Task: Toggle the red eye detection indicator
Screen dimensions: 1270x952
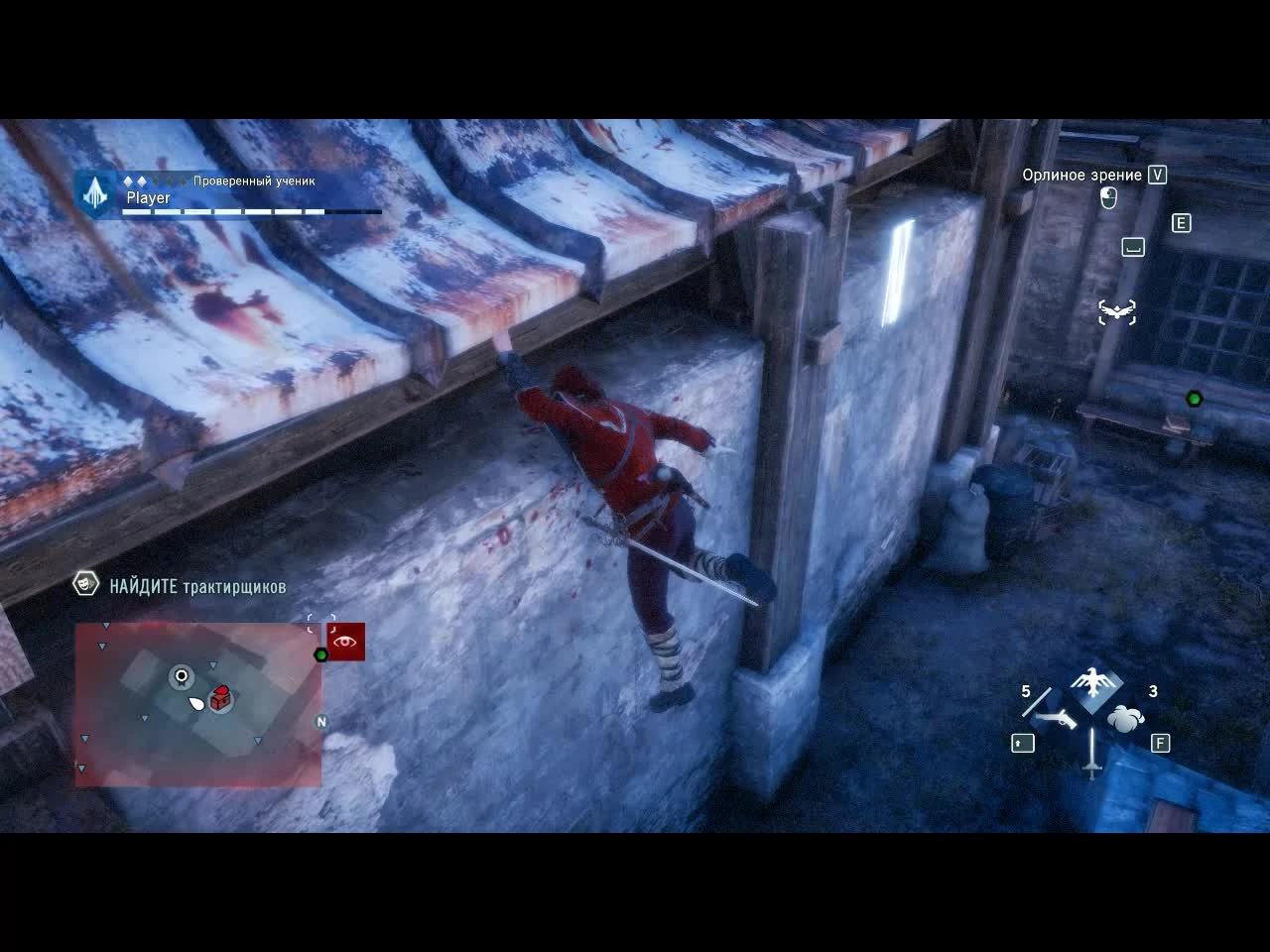Action: (x=344, y=640)
